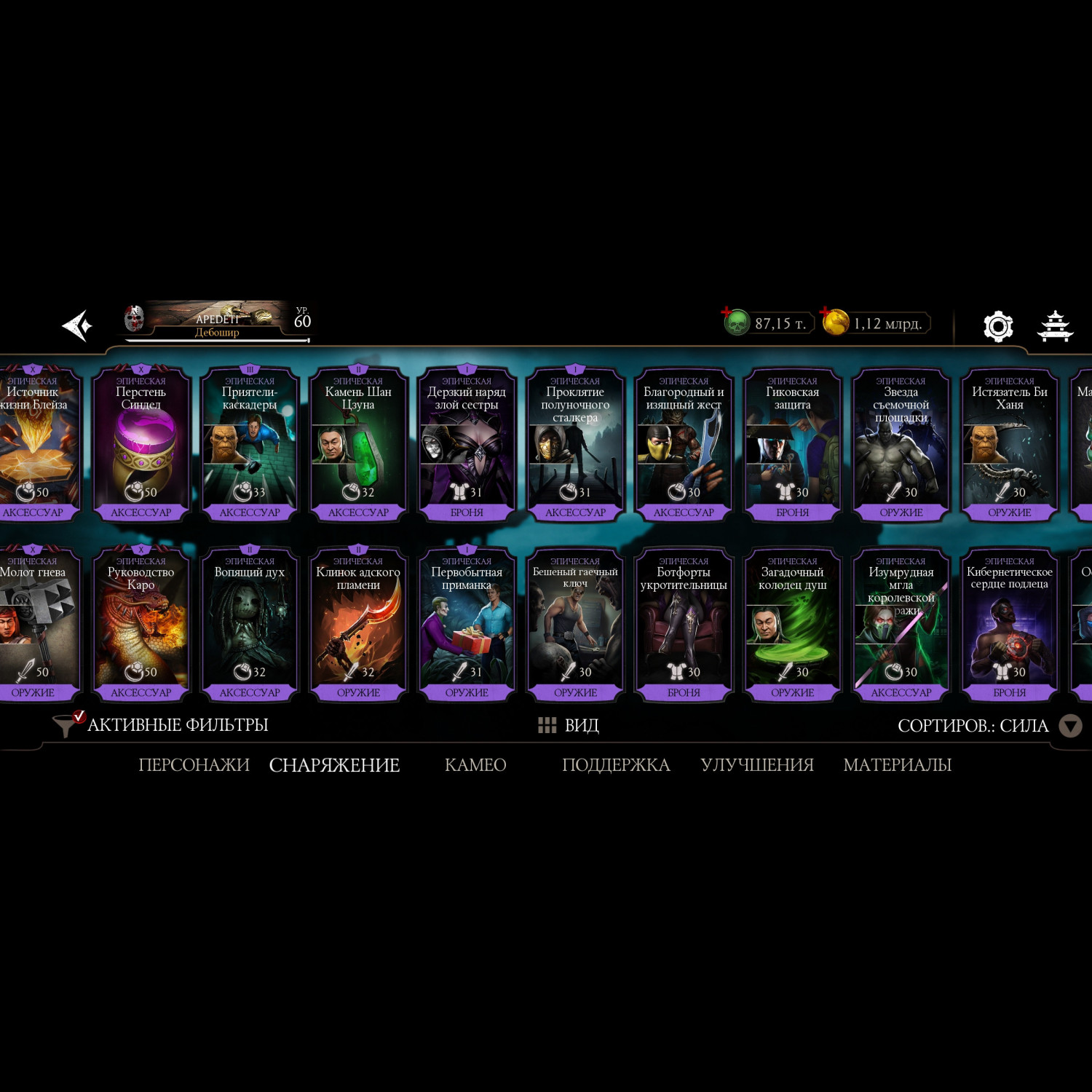The width and height of the screenshot is (1092, 1092).
Task: Pick the Дерзкий наряд злой сестры armor
Action: [467, 445]
